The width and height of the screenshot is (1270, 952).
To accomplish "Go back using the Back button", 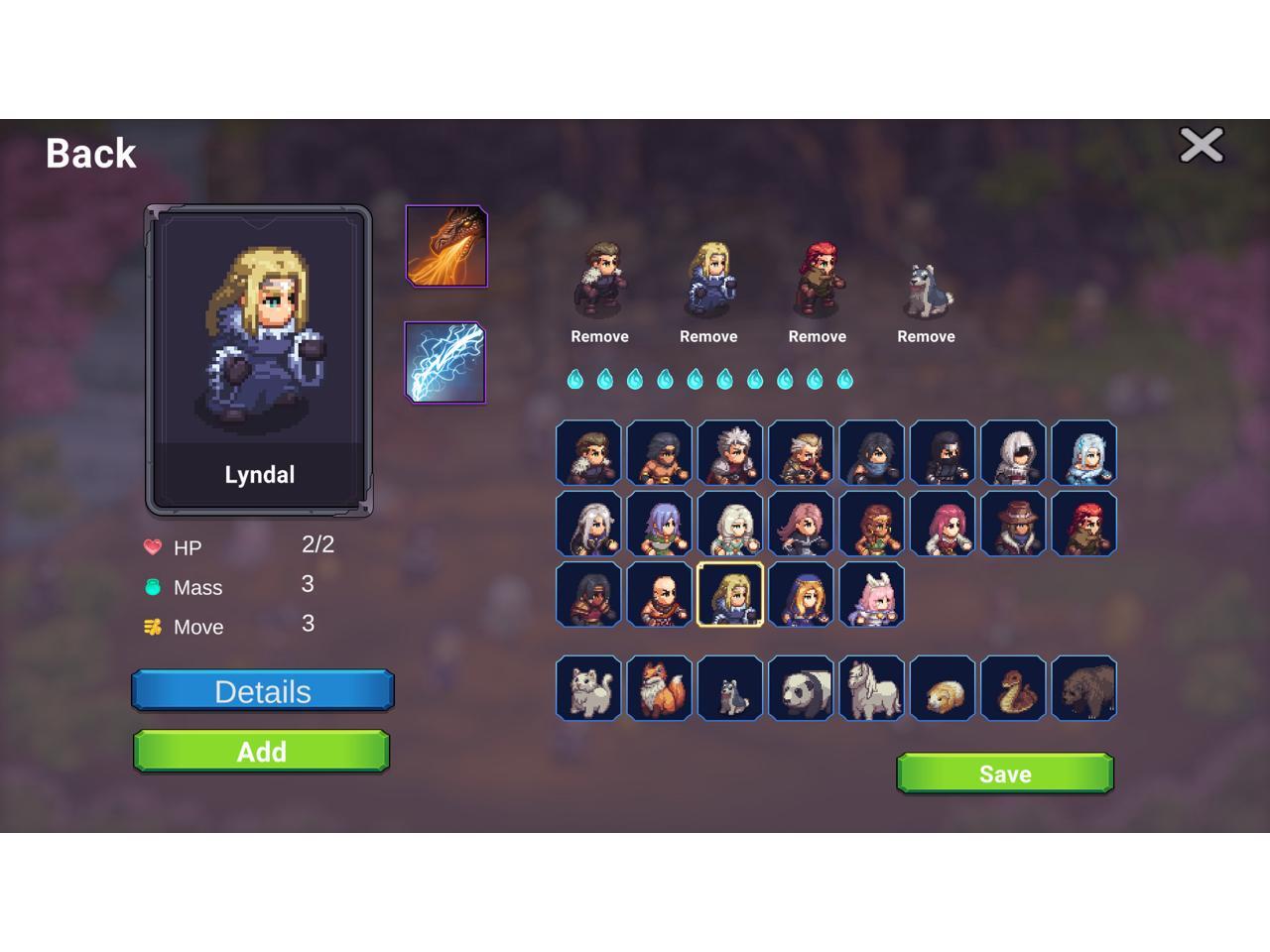I will pos(91,154).
